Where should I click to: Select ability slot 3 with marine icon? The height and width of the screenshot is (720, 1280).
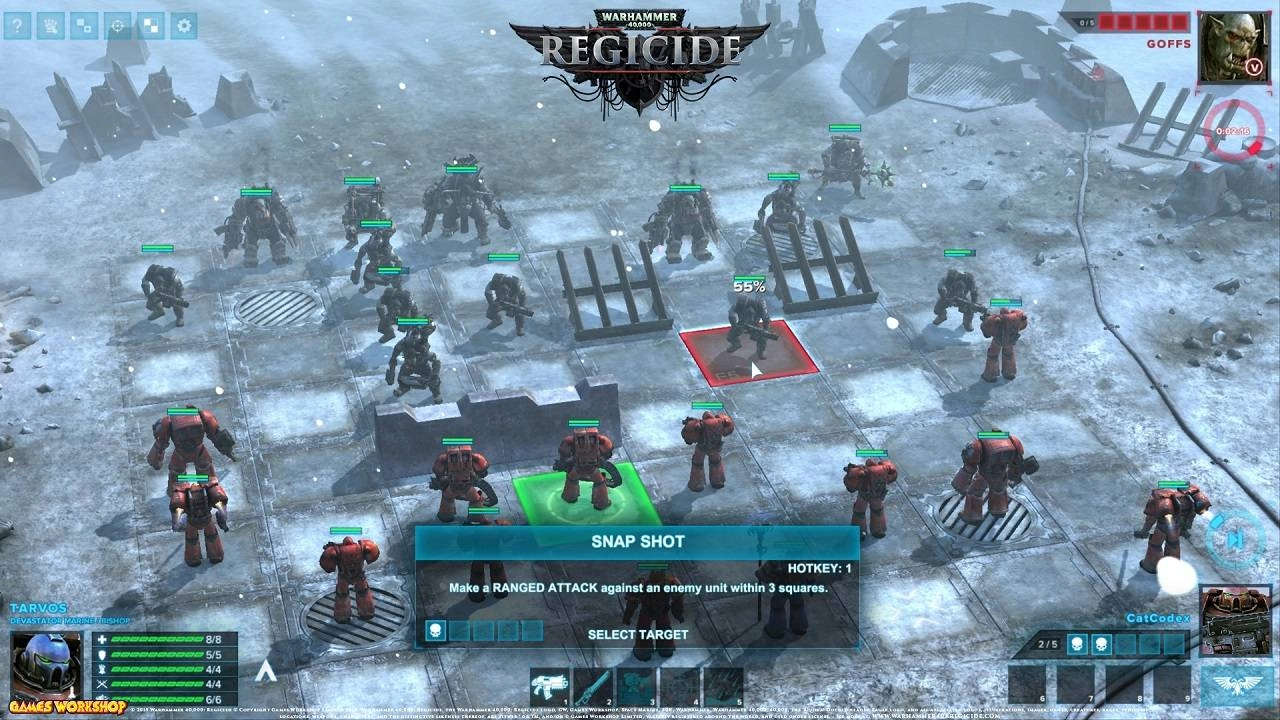[636, 687]
